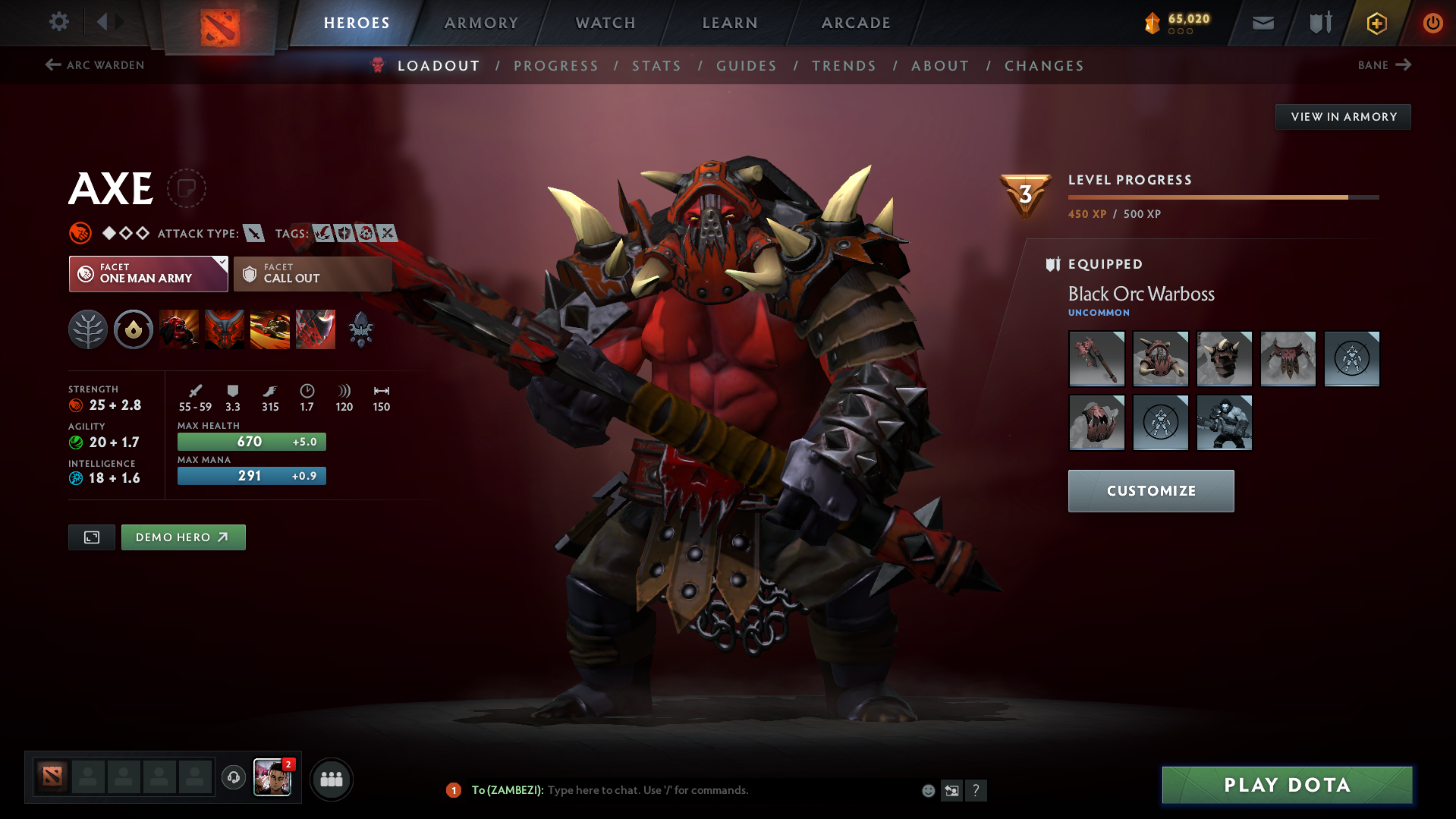Switch to the STATS tab
This screenshot has width=1456, height=819.
656,66
